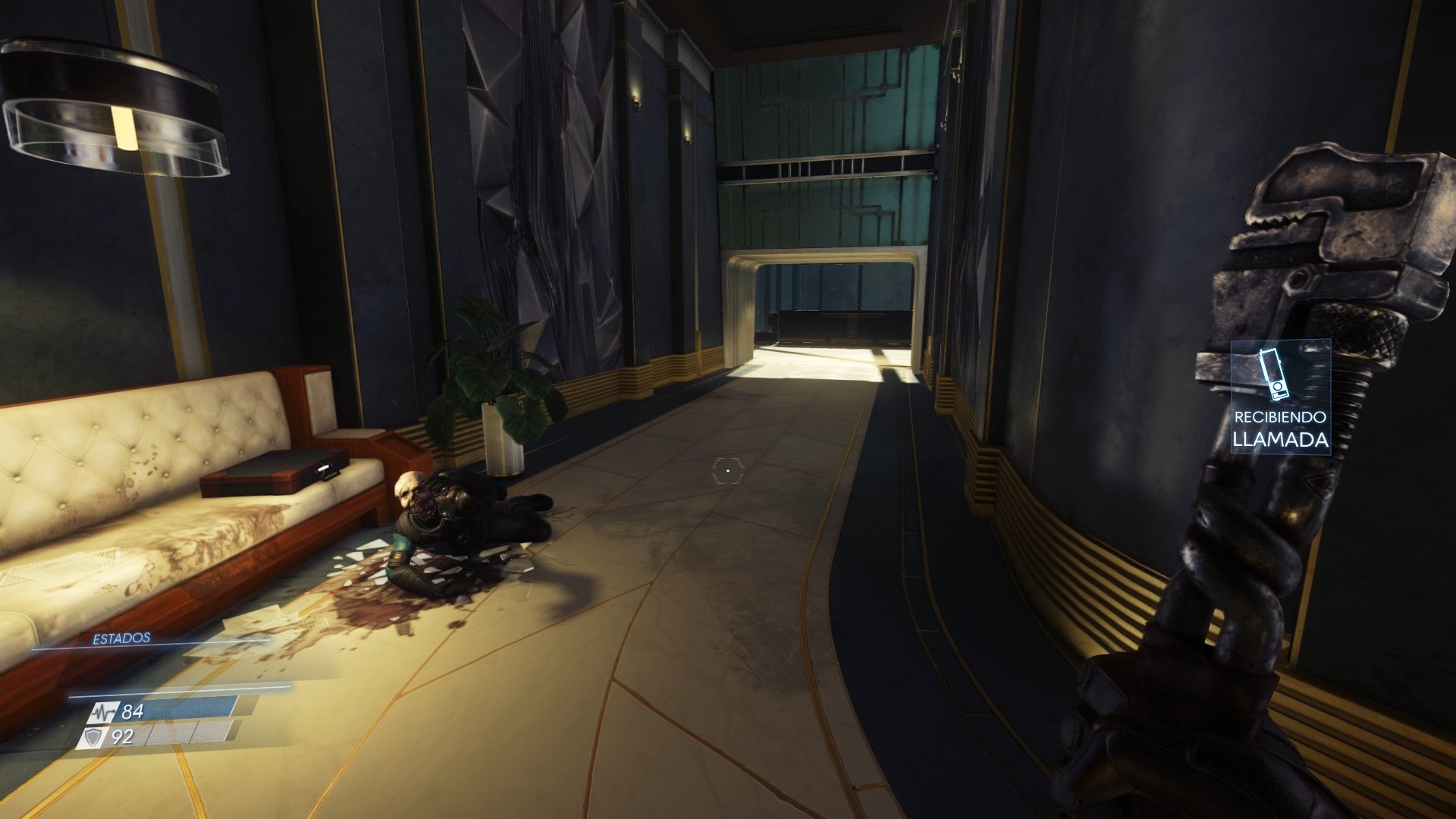Click the blue health progress bar
The width and height of the screenshot is (1456, 819).
pyautogui.click(x=188, y=708)
